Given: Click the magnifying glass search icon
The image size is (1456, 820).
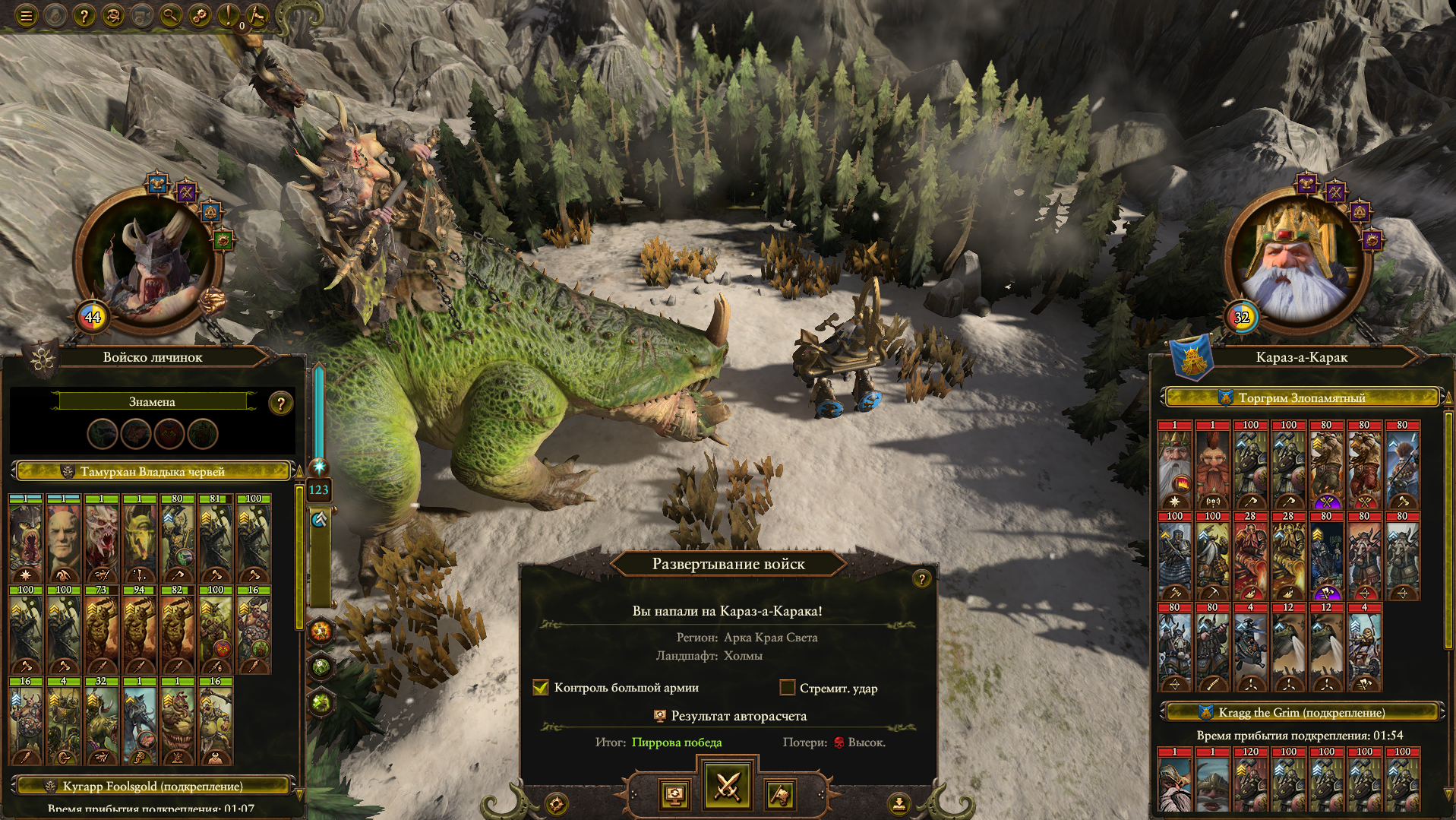Looking at the screenshot, I should [x=171, y=15].
